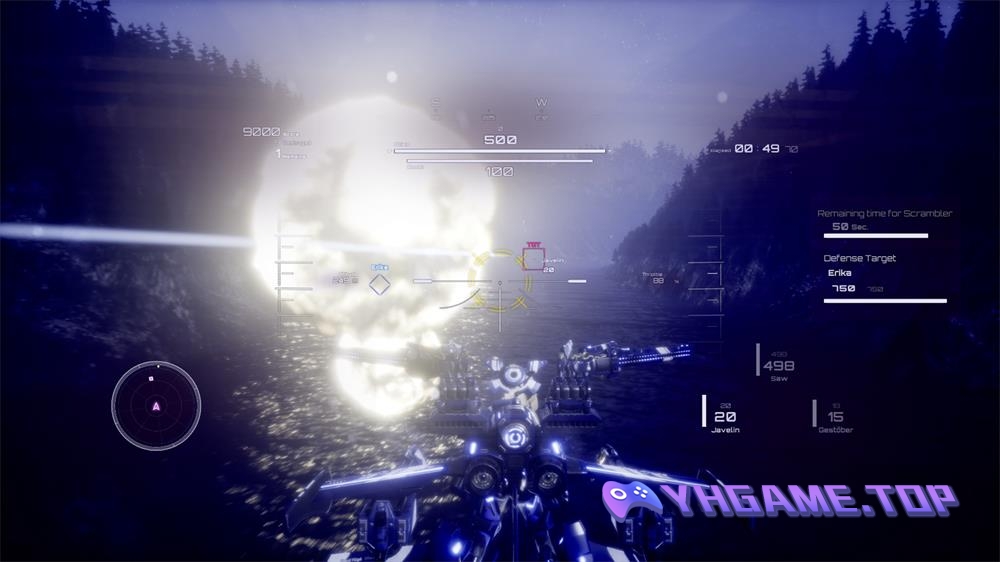The image size is (1000, 562).
Task: Choose the Gestöber weapon slot
Action: pyautogui.click(x=835, y=417)
